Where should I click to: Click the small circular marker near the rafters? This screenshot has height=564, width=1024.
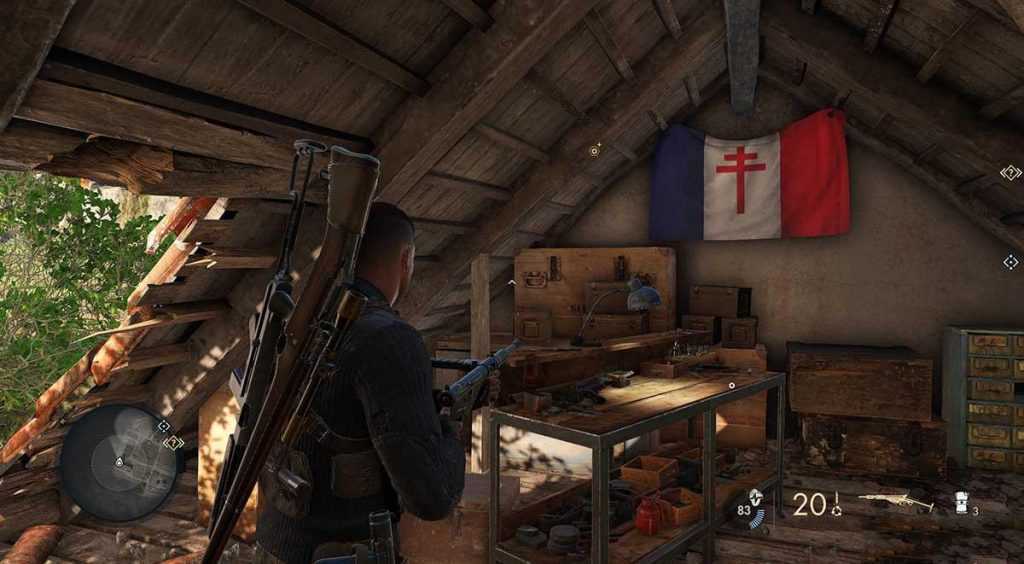(595, 152)
